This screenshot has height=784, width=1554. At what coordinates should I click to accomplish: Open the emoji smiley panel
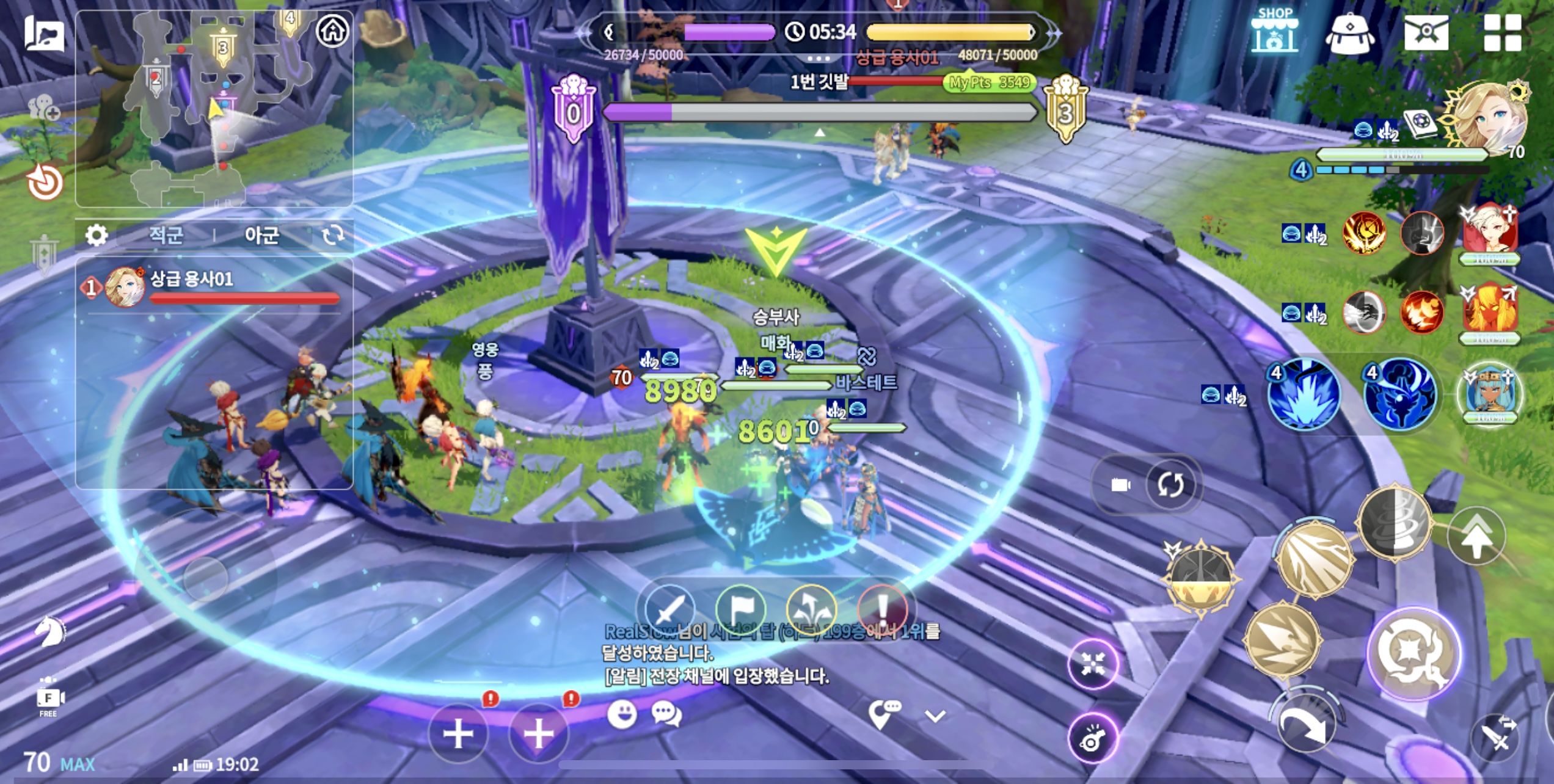622,714
